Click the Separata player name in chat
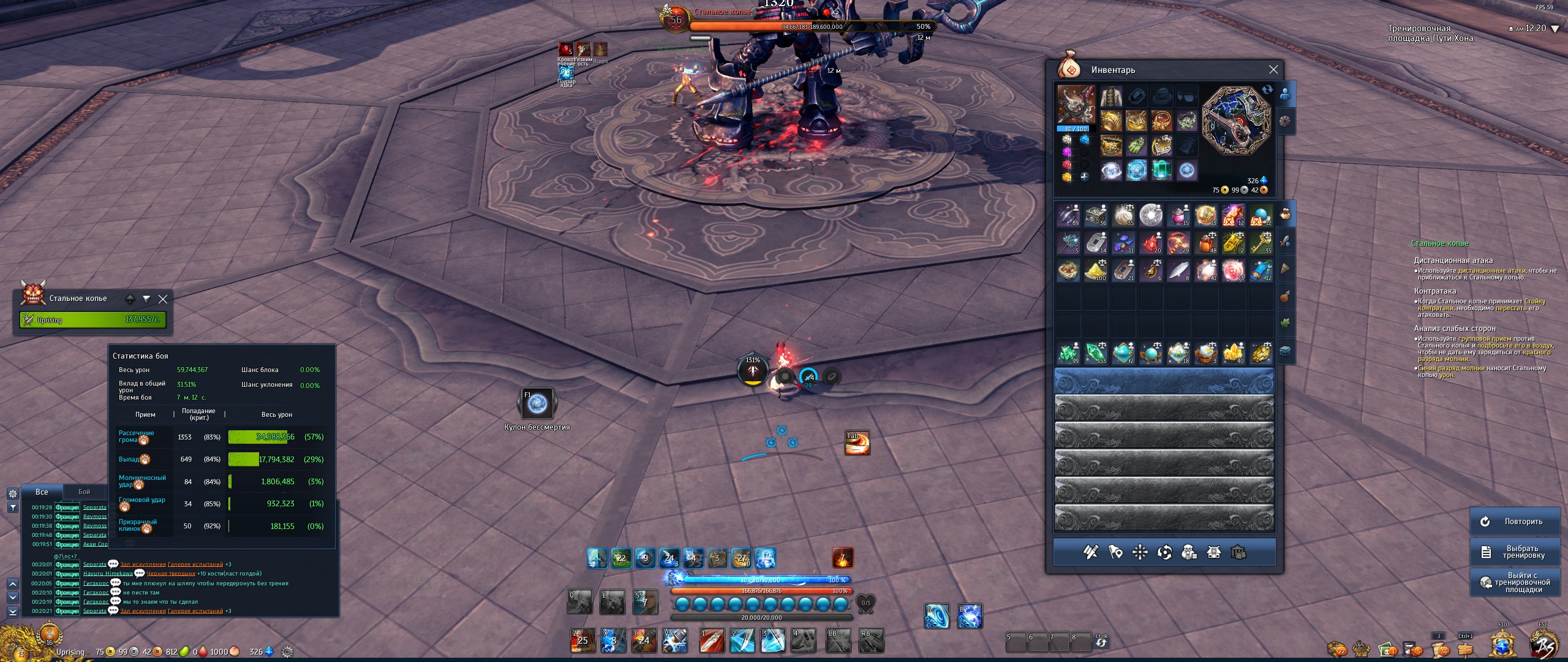 95,508
